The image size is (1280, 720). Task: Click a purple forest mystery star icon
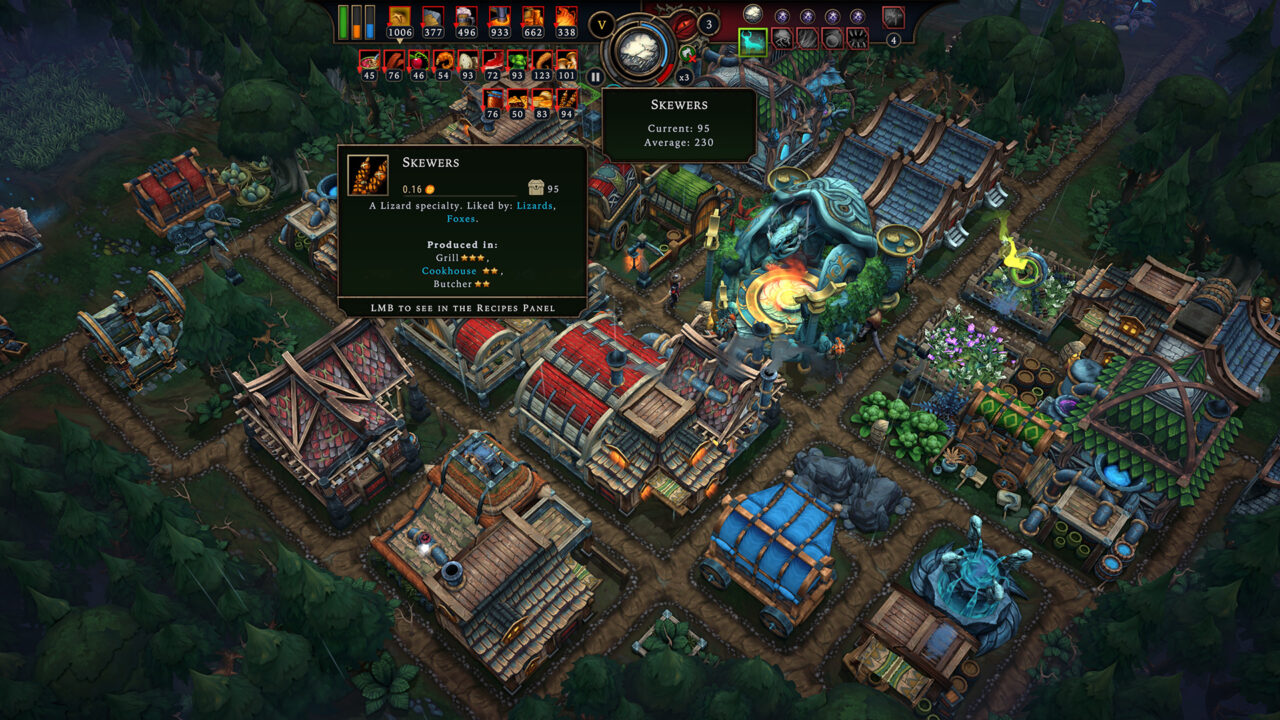782,16
